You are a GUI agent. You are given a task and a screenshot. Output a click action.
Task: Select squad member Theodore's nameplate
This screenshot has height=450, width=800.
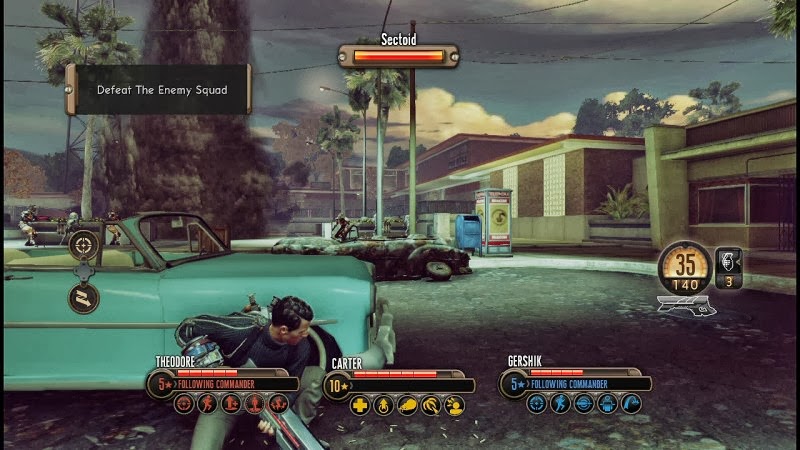[x=180, y=361]
